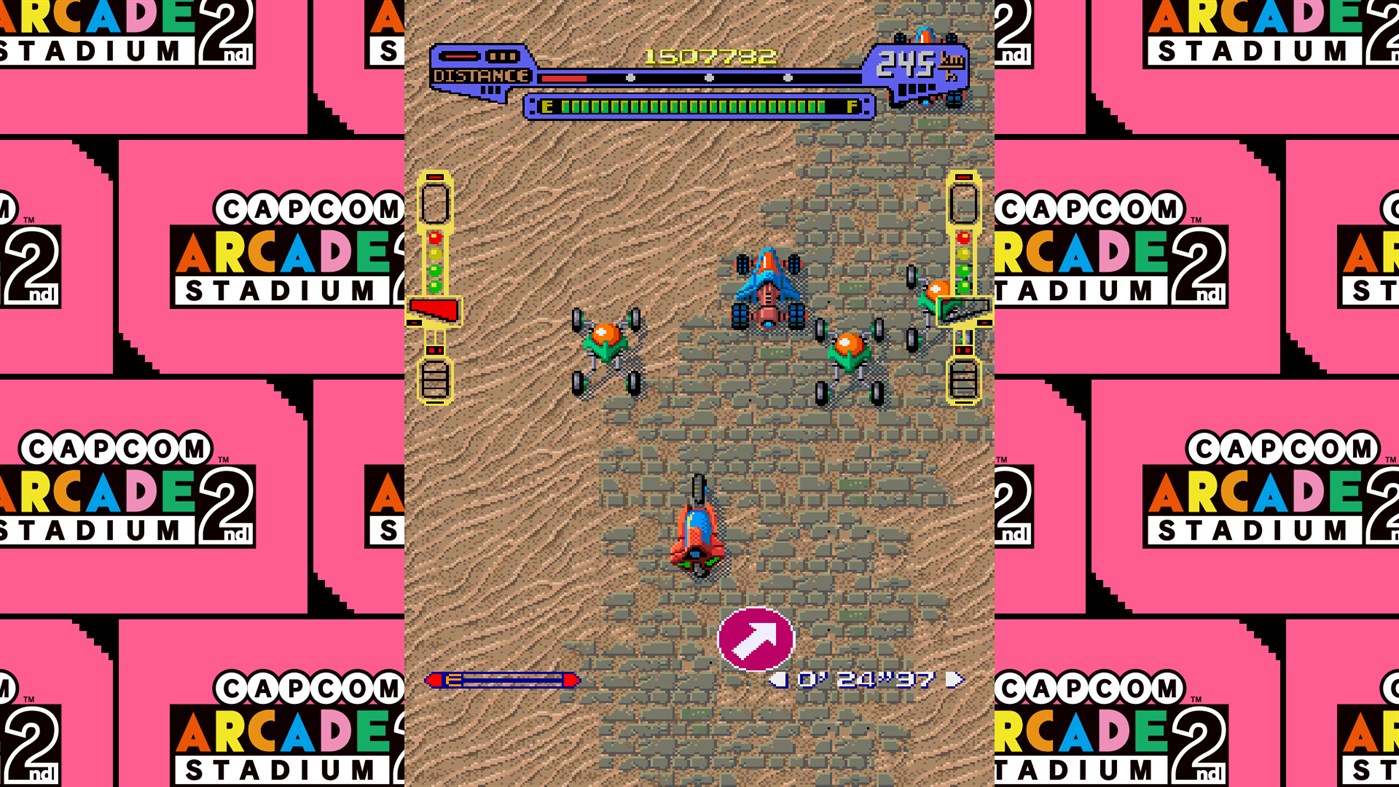Toggle the red light on the right signal
The image size is (1399, 787).
[x=963, y=238]
